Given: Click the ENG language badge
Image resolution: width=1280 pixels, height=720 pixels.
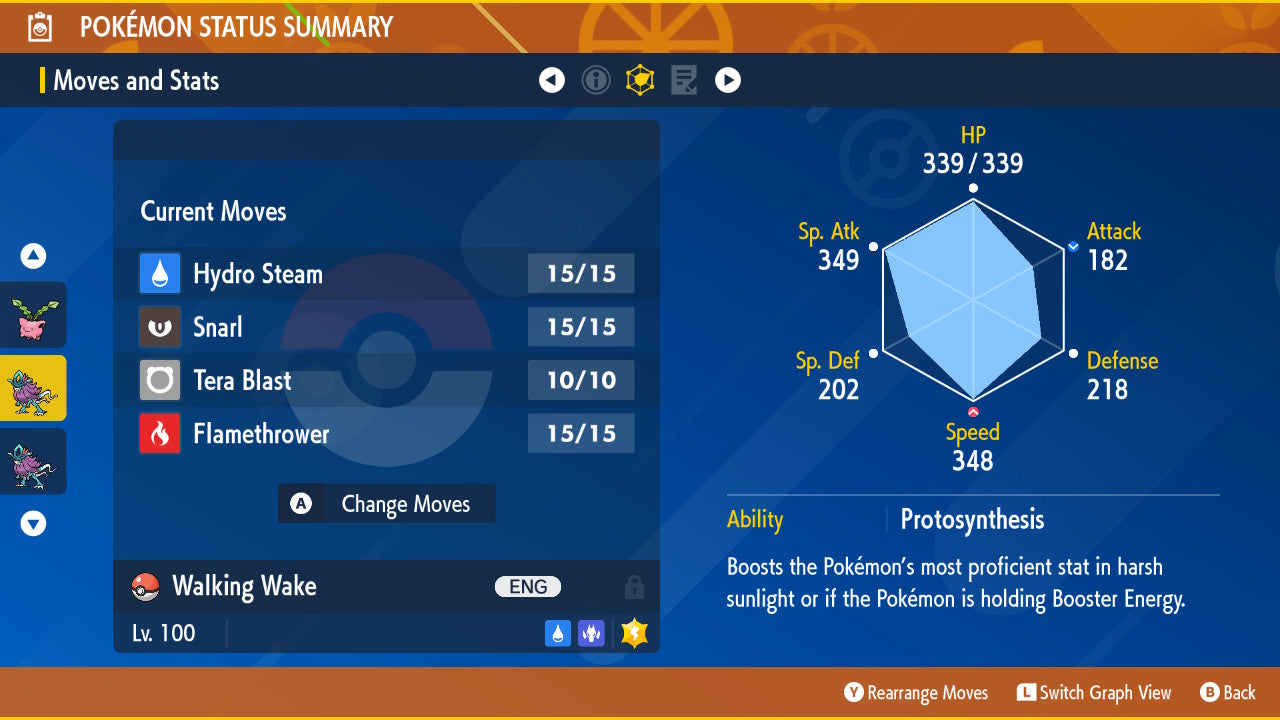Looking at the screenshot, I should 527,588.
